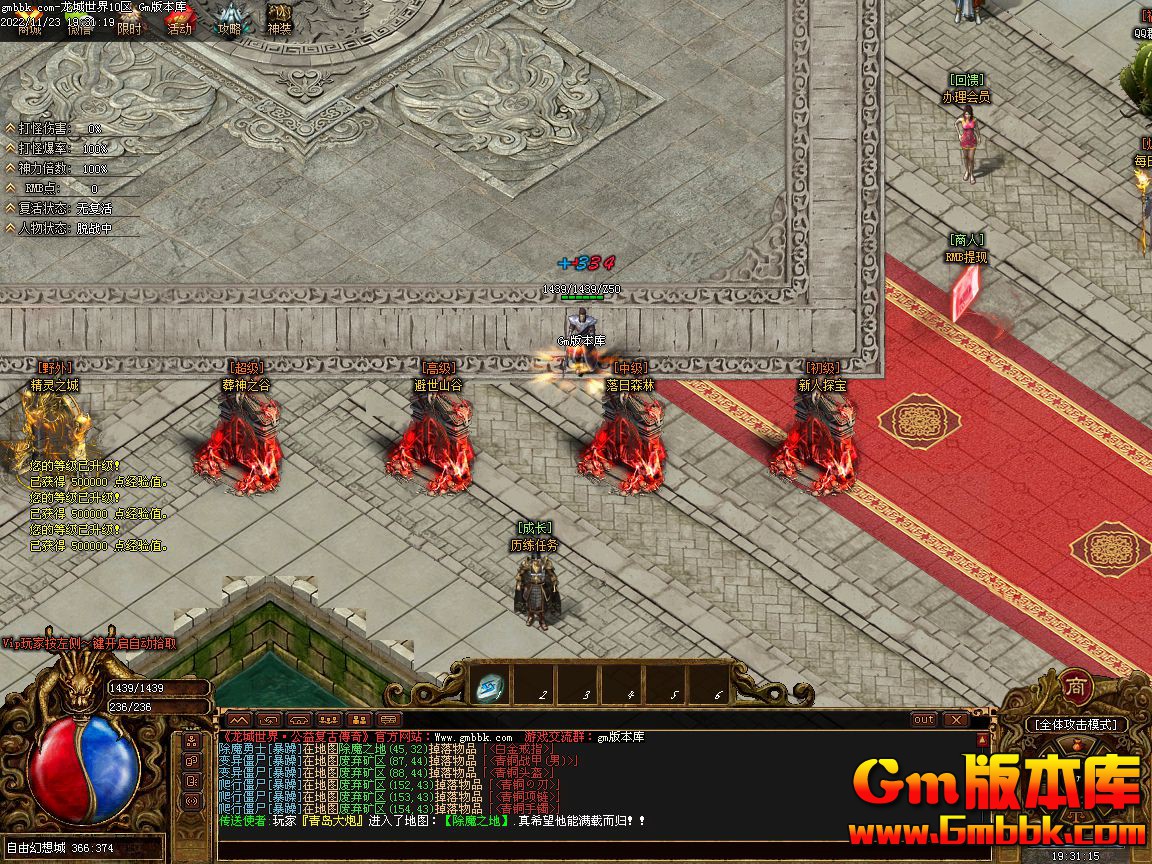The width and height of the screenshot is (1152, 864).
Task: Select the first chat channel tab
Action: coord(237,719)
